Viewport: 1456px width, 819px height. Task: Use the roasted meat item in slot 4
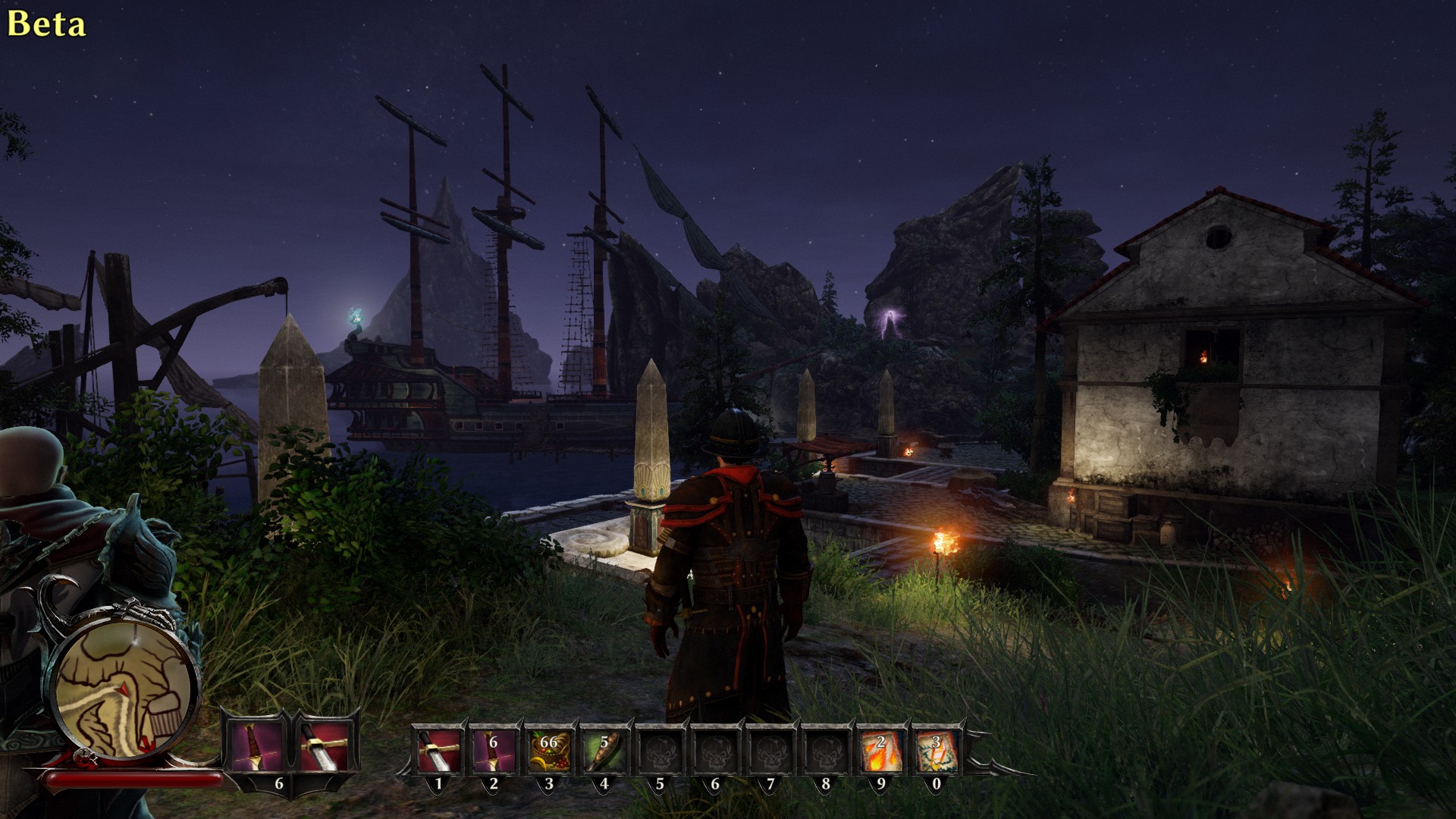point(604,751)
